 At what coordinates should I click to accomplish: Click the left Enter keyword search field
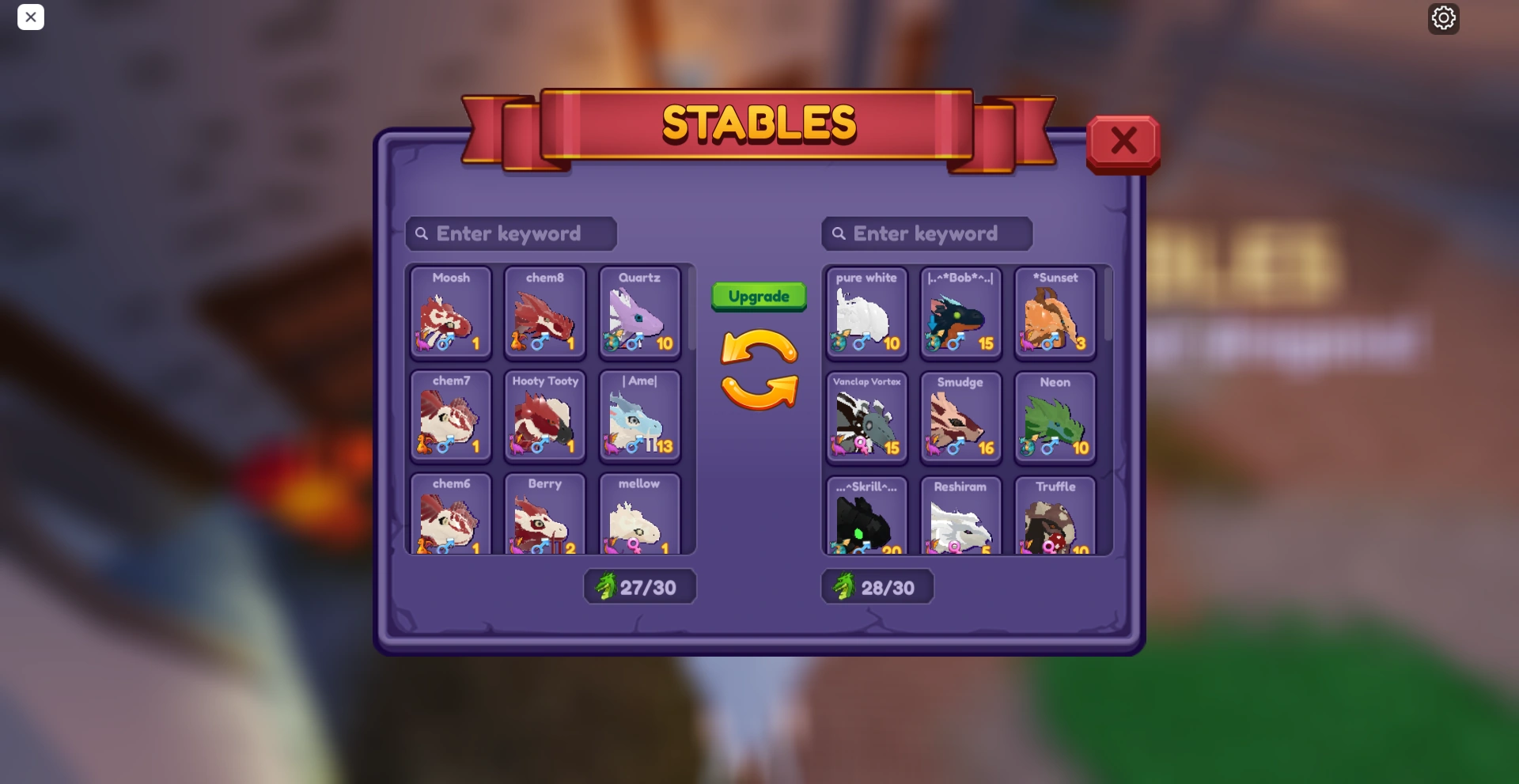510,233
